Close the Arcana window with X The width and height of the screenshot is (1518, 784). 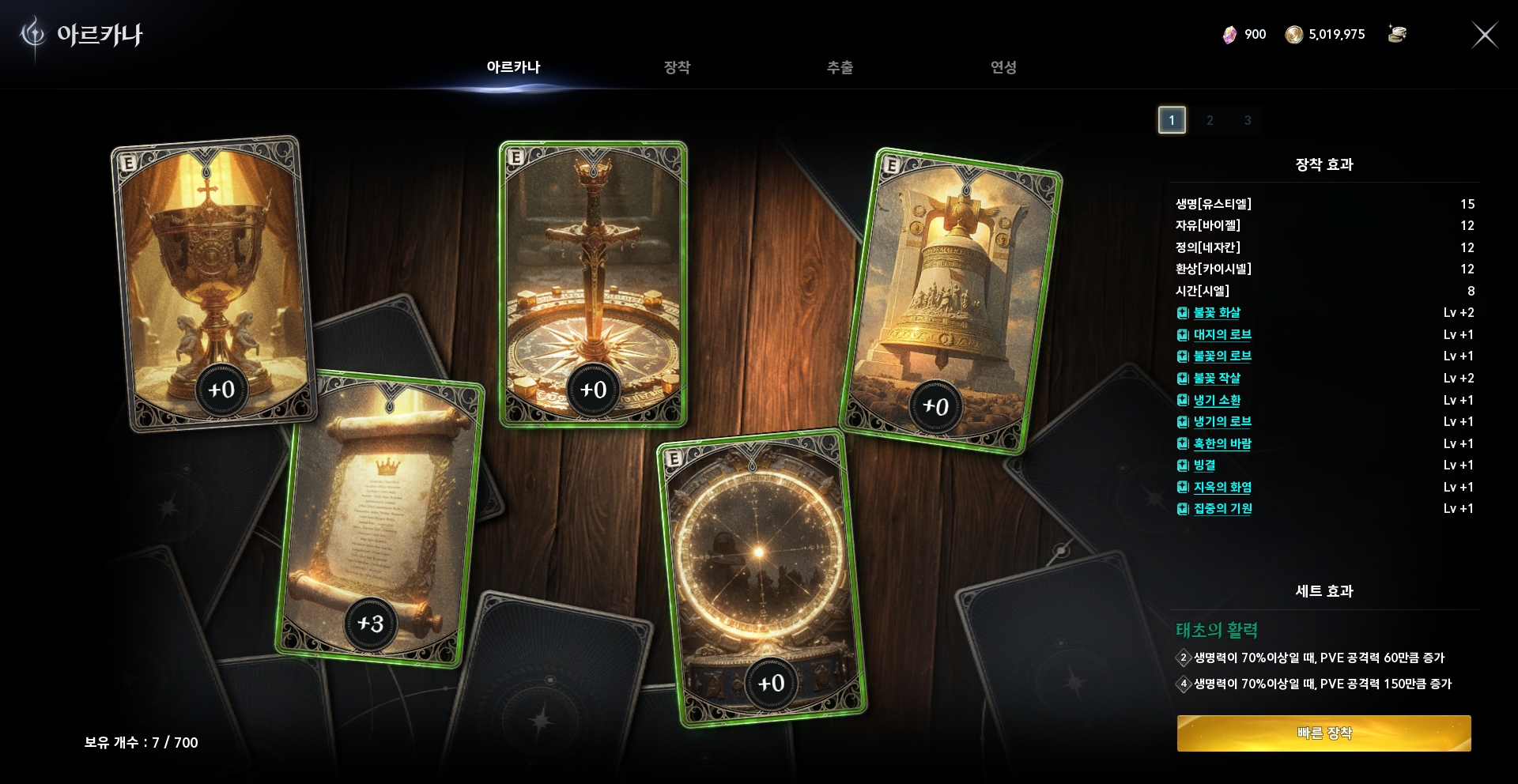[x=1484, y=35]
